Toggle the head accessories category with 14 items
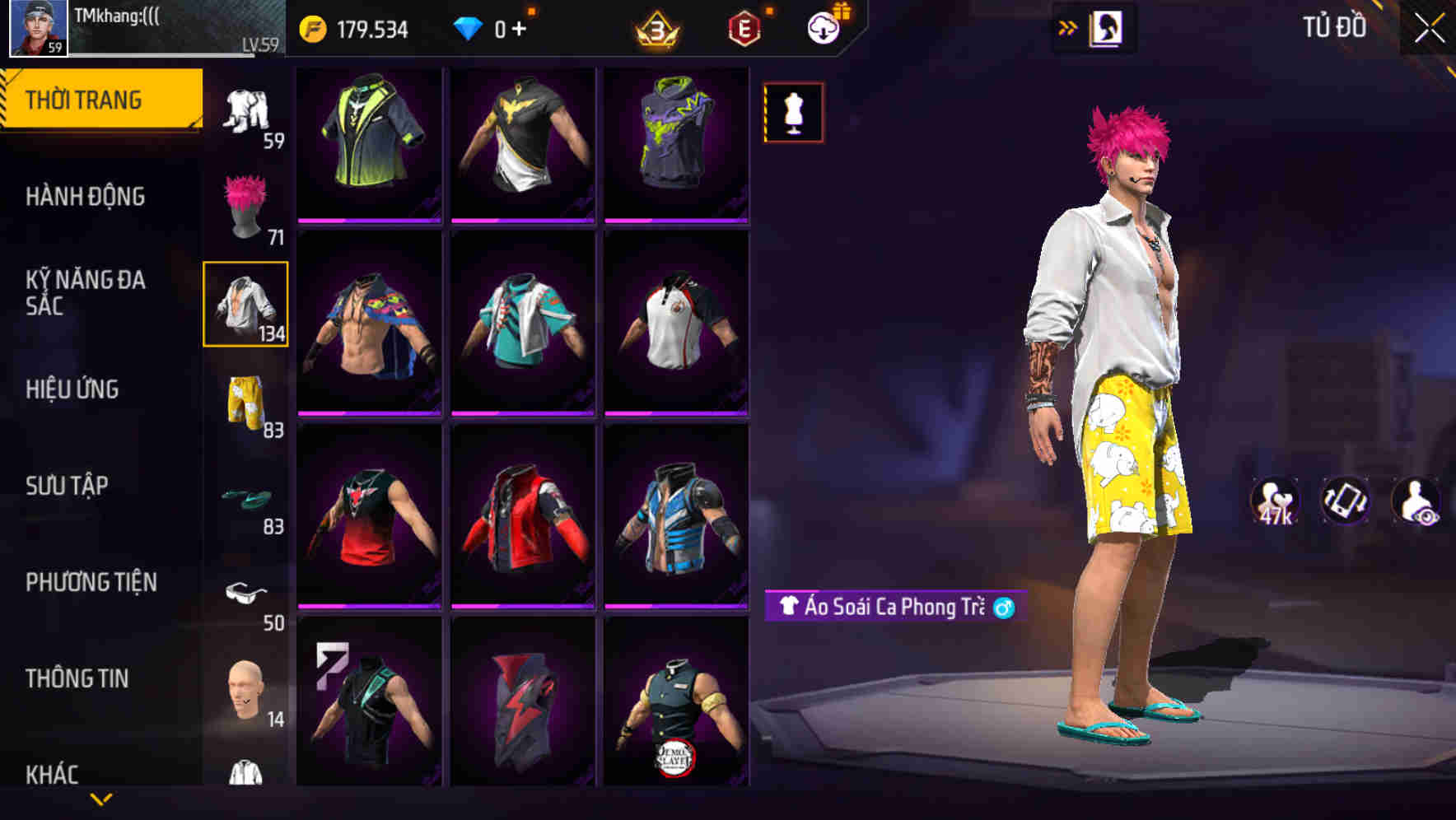This screenshot has height=820, width=1456. pos(243,692)
